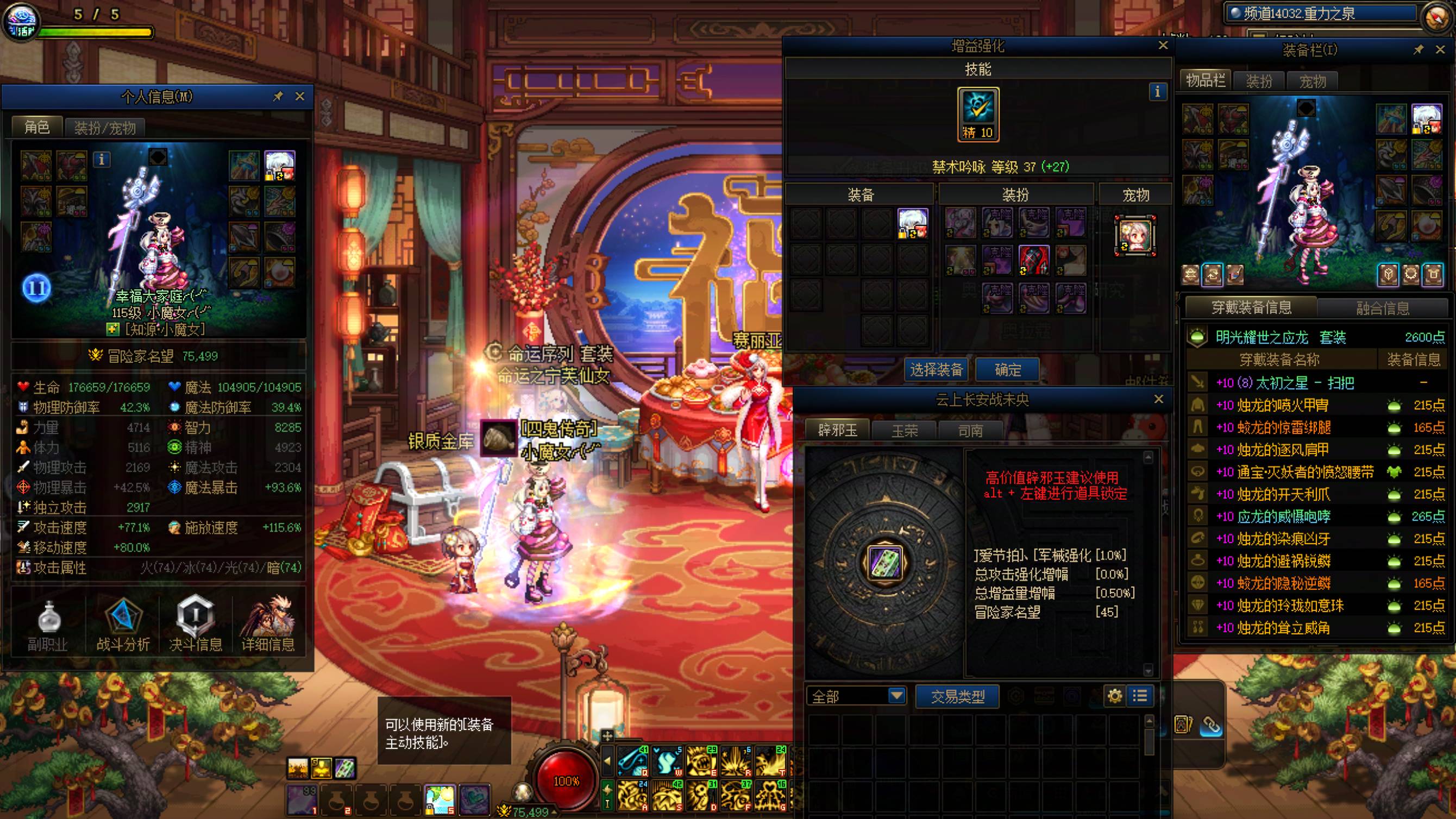Switch to the 玉荣 tab
The height and width of the screenshot is (819, 1456).
click(x=905, y=431)
